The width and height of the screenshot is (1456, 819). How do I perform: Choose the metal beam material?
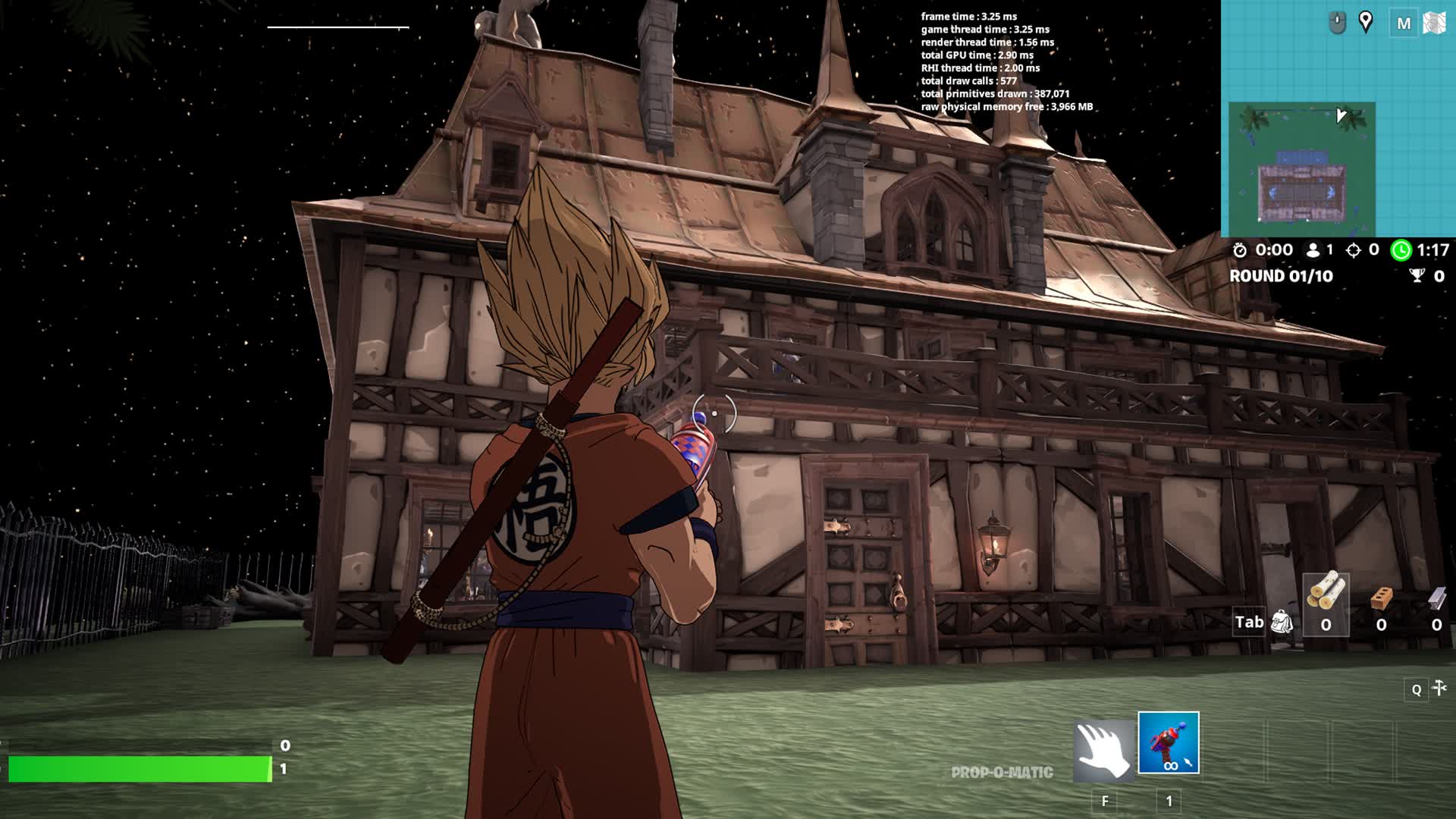(1436, 599)
